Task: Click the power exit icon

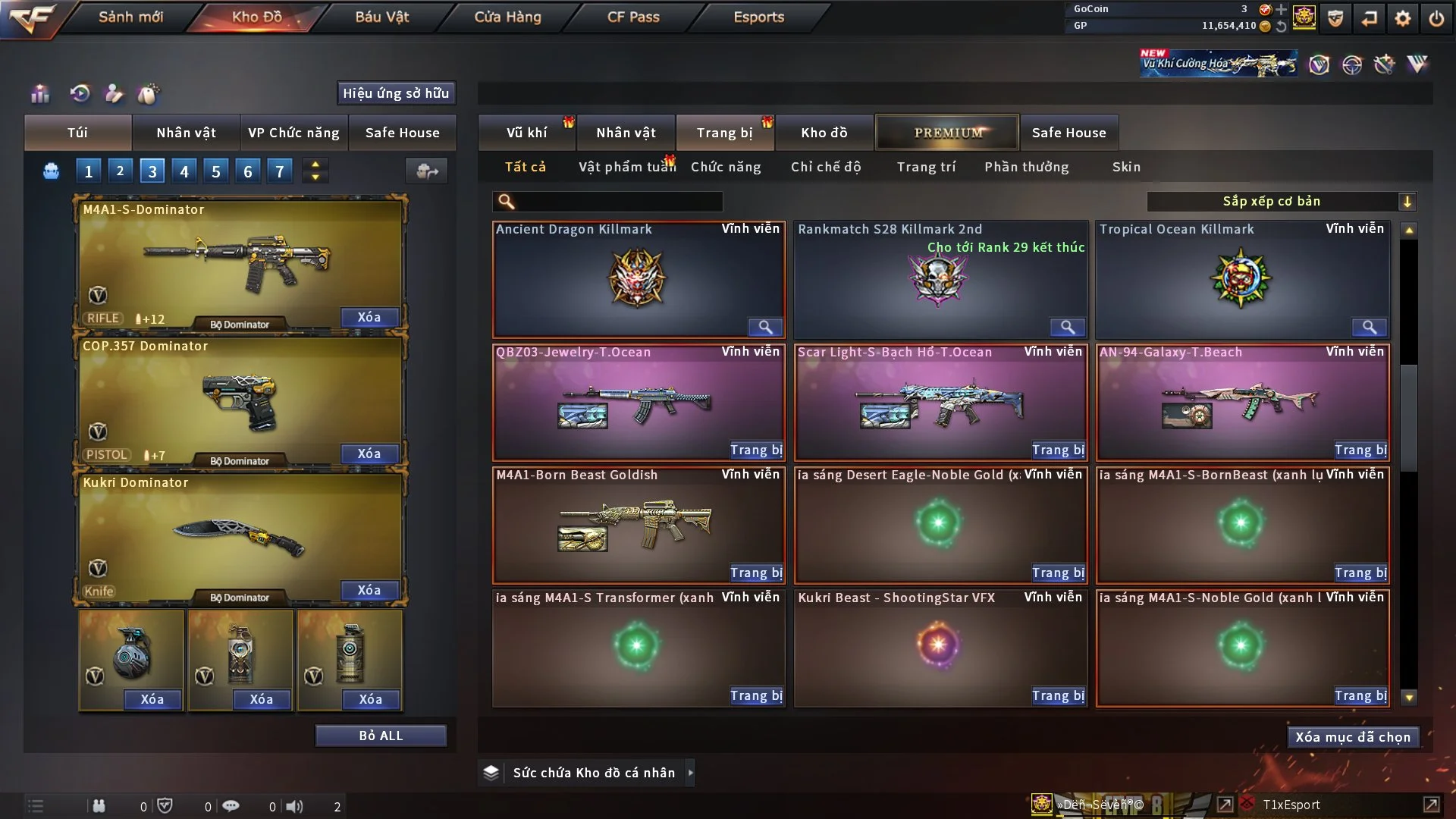Action: 1436,18
